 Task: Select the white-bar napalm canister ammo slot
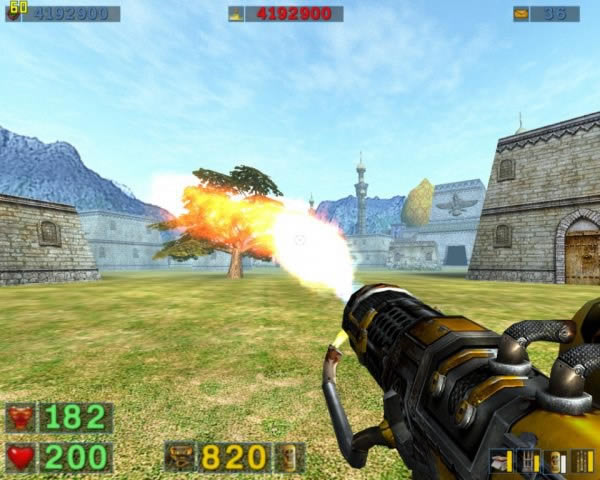coord(556,461)
